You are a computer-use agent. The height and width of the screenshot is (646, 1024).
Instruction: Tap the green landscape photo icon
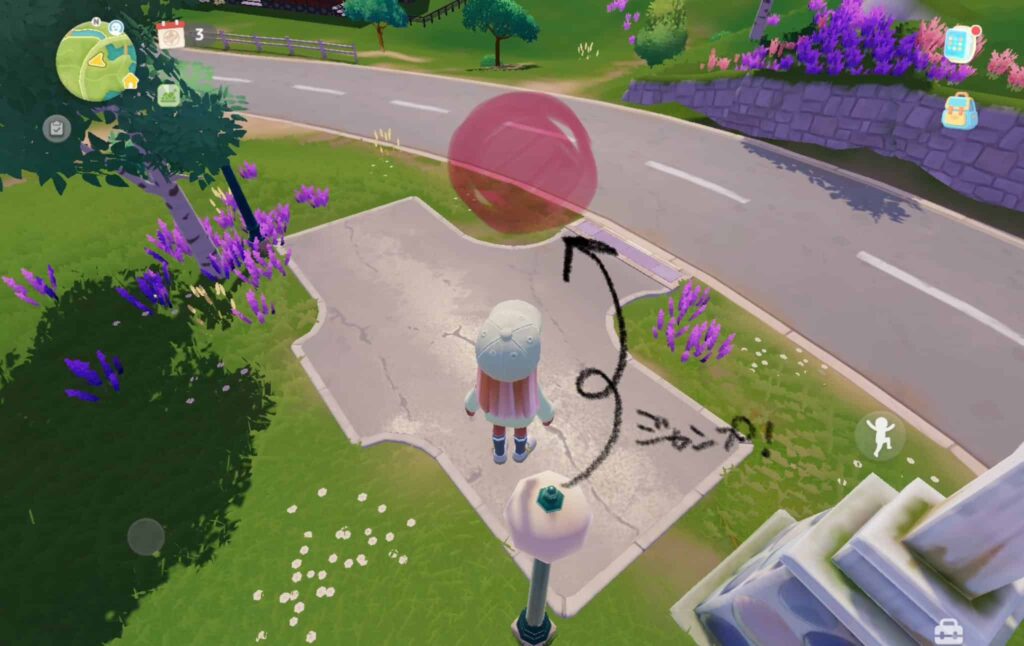pos(169,95)
